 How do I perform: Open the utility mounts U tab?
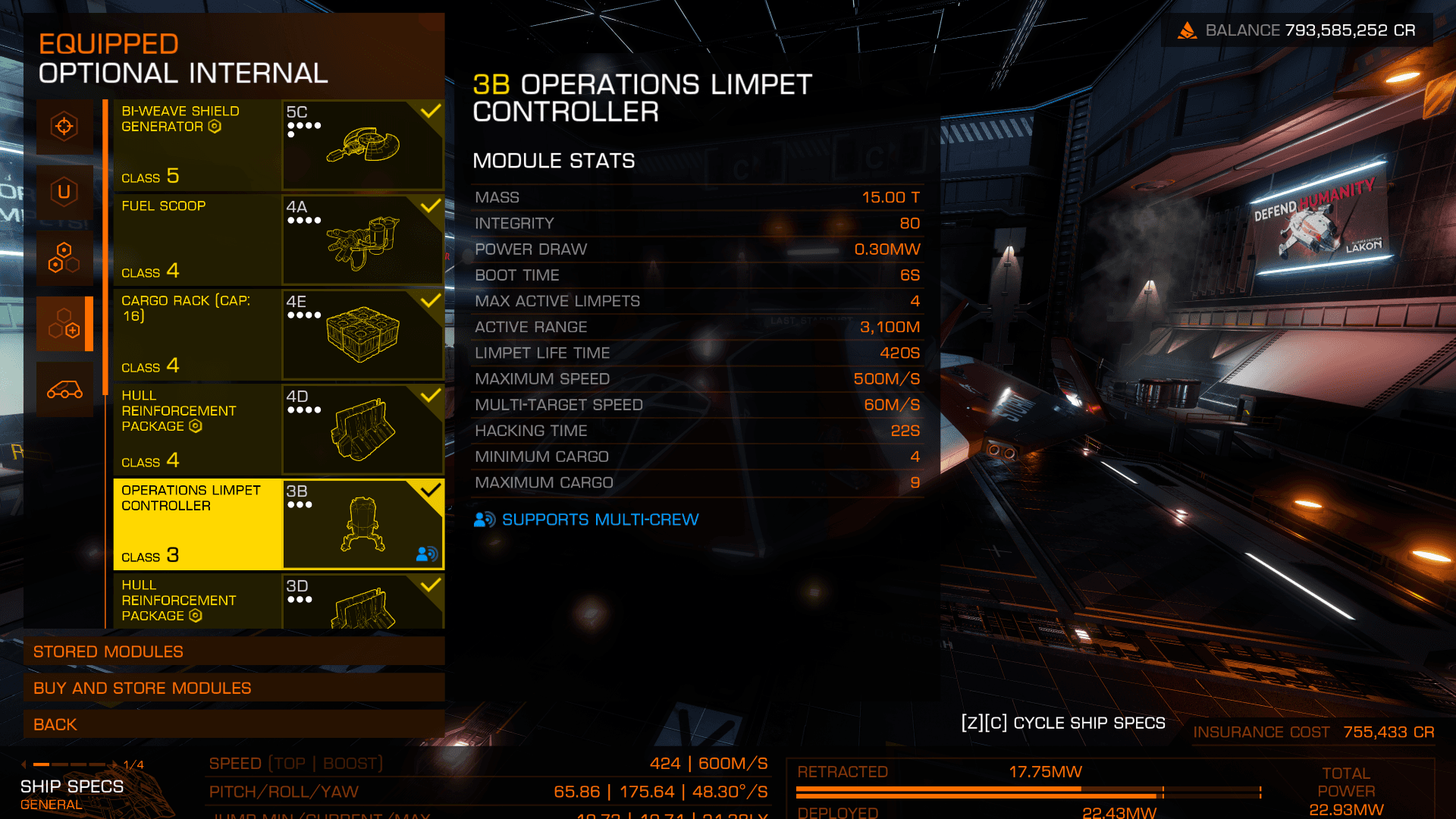click(x=64, y=193)
